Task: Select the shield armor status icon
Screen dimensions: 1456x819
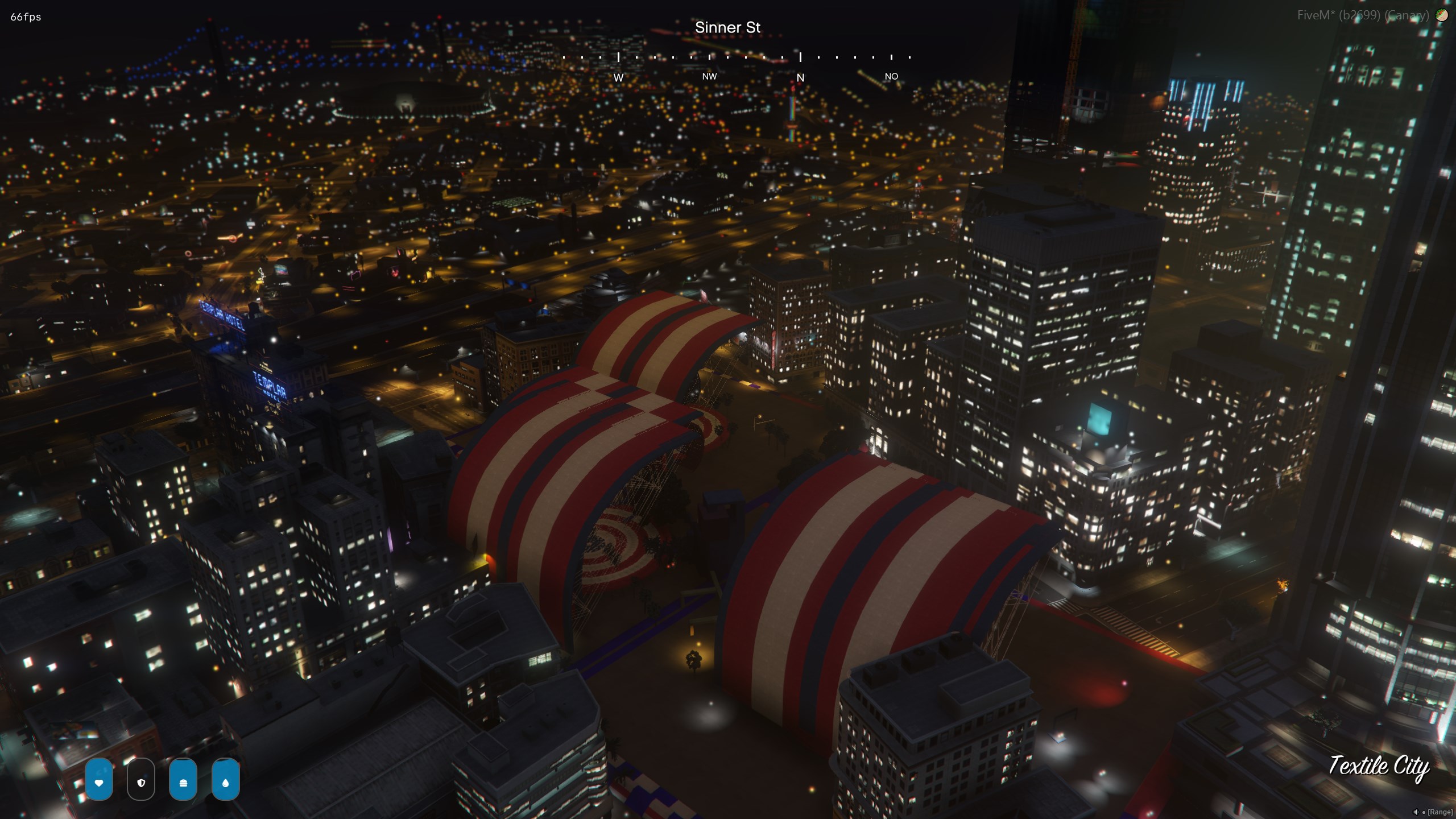Action: tap(141, 782)
